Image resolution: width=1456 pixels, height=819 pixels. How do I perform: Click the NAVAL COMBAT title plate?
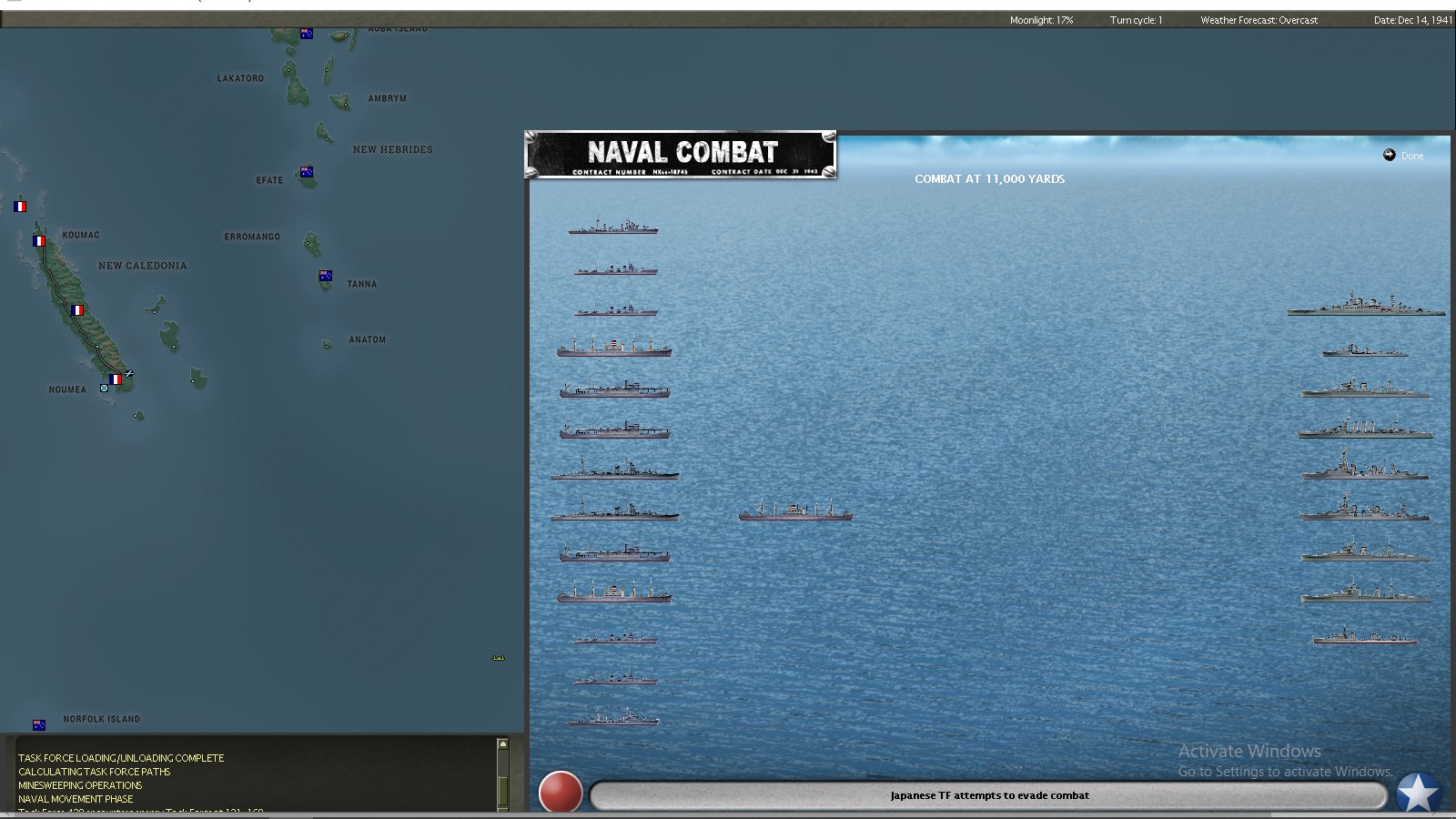click(x=681, y=156)
